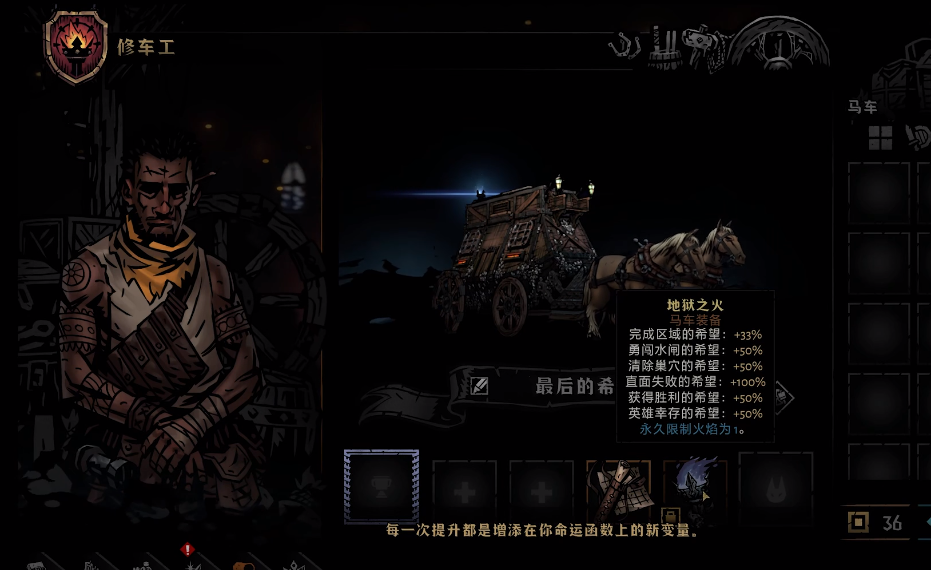Click the flame torch emblem beside 修车工
This screenshot has height=570, width=931.
pyautogui.click(x=76, y=45)
